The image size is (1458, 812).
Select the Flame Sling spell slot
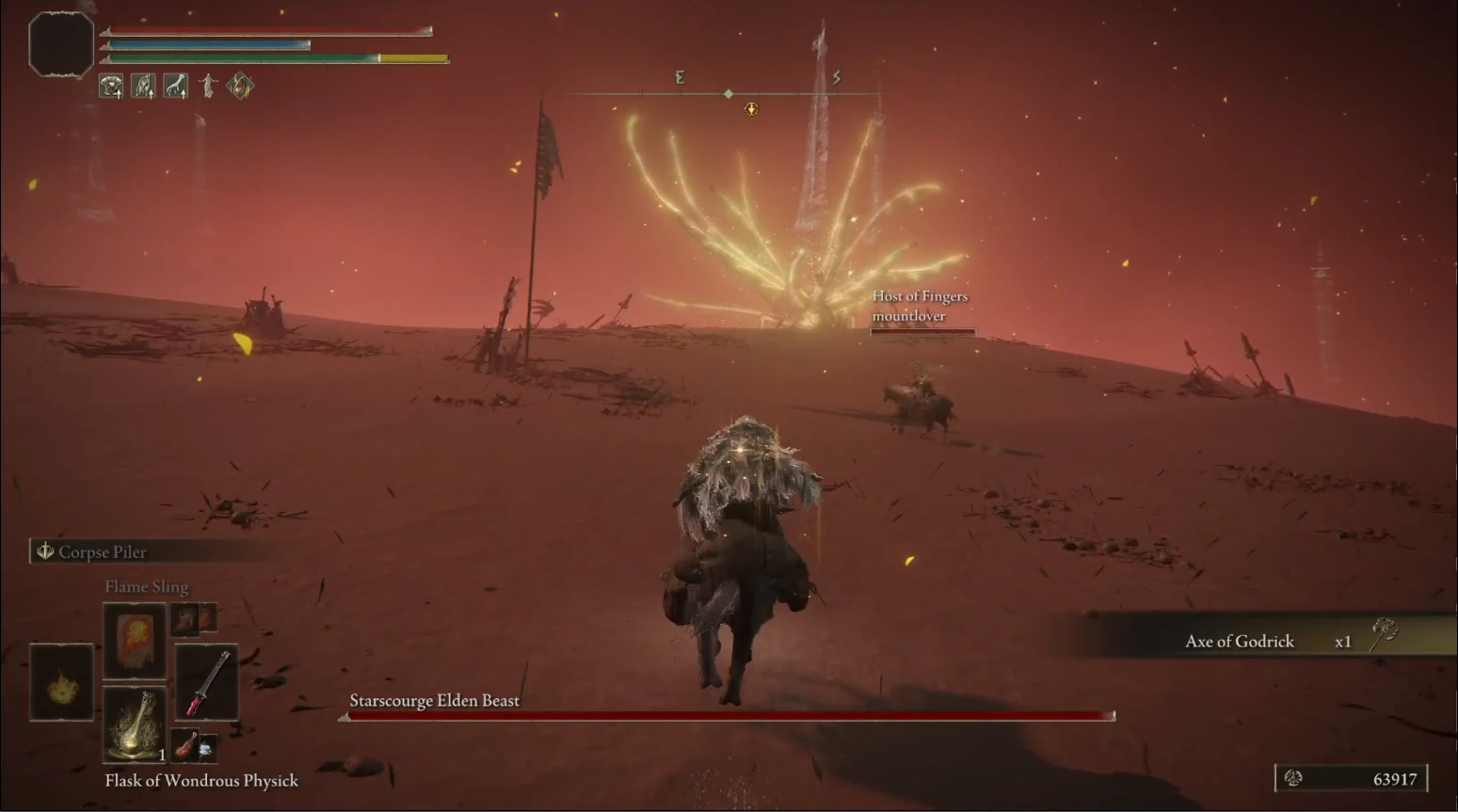coord(135,640)
